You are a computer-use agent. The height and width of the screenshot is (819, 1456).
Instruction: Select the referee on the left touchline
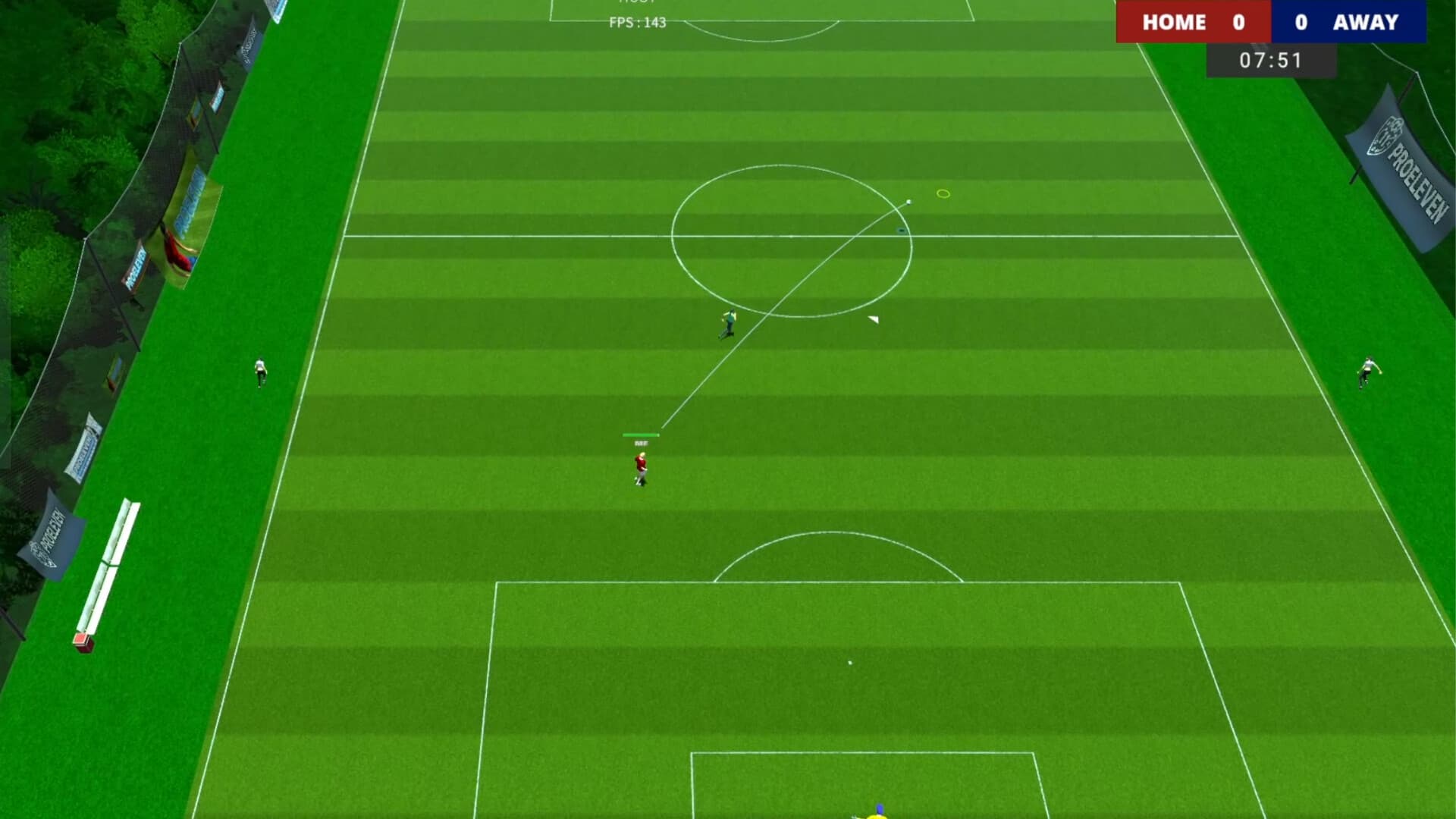click(x=259, y=370)
